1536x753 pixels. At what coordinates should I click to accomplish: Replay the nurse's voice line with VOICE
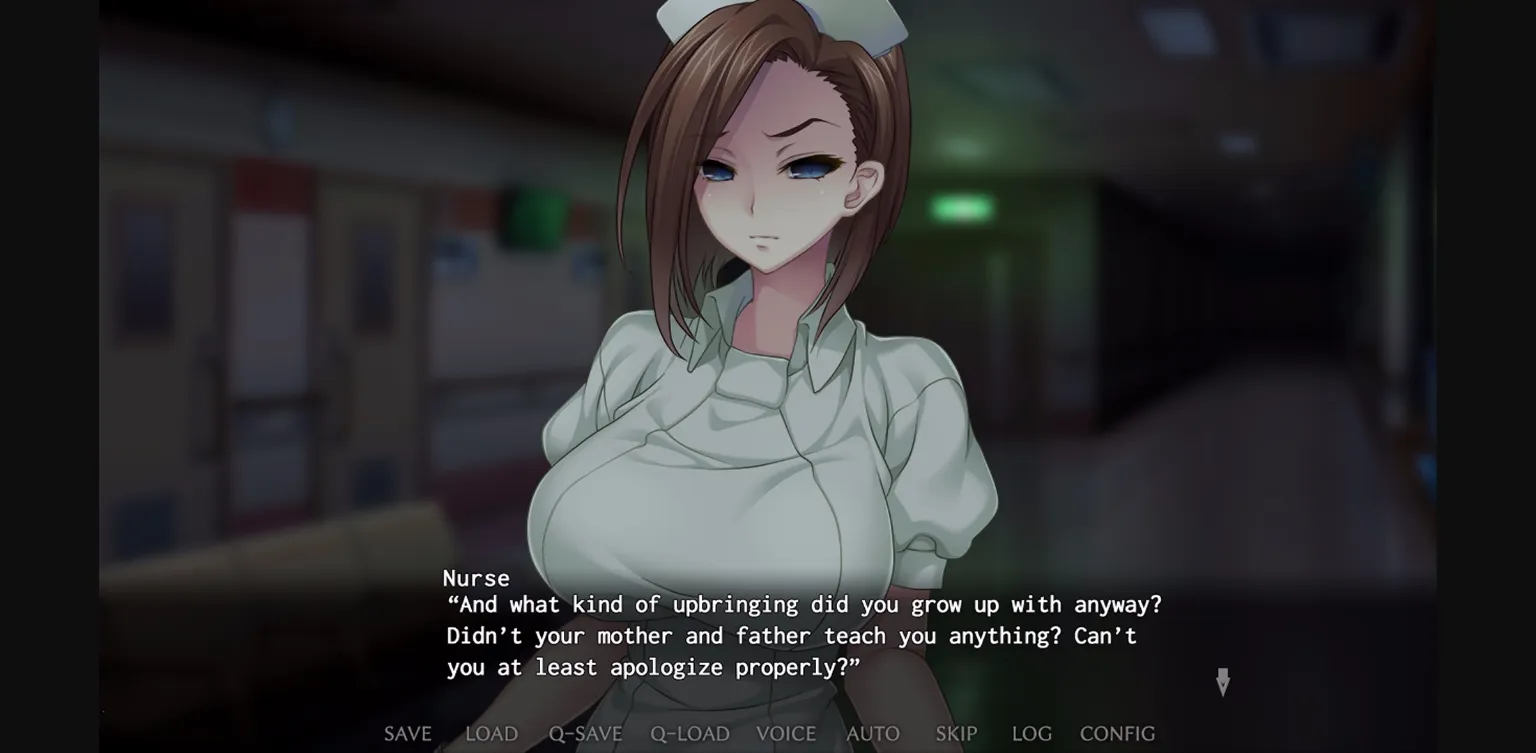click(786, 733)
